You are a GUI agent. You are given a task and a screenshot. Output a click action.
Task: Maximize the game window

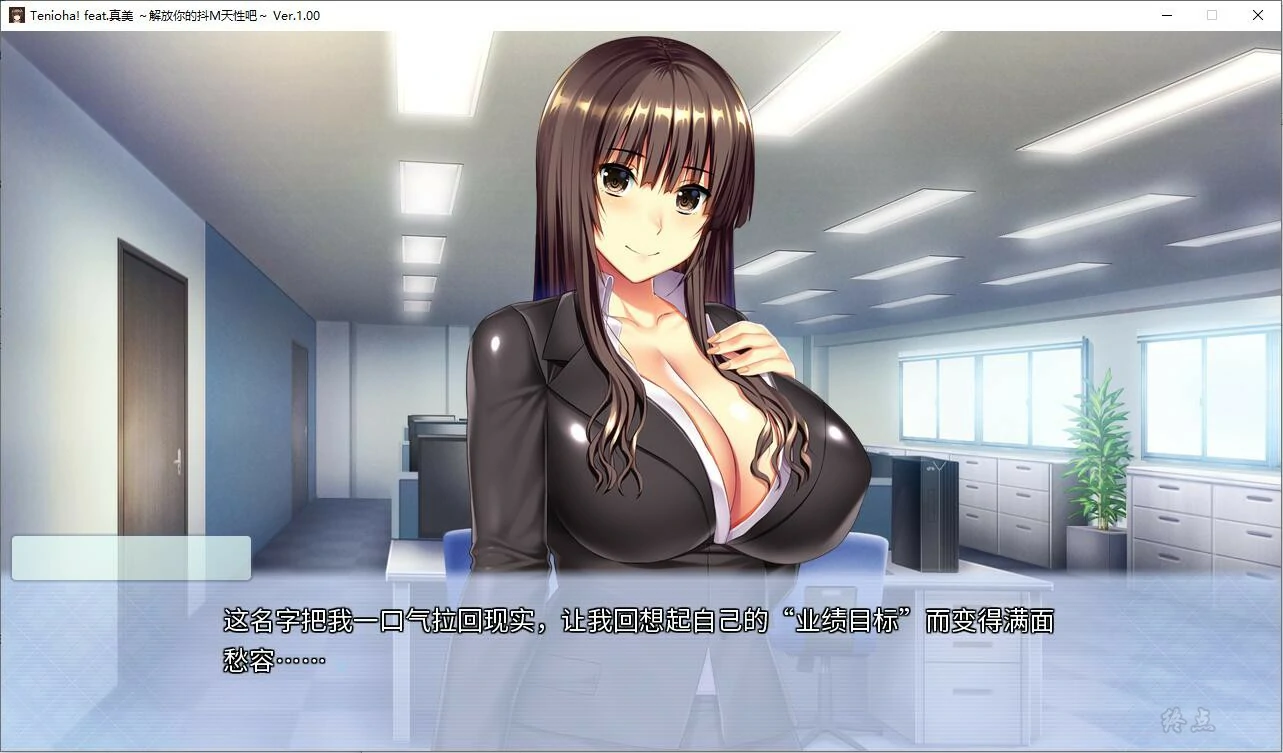coord(1212,15)
